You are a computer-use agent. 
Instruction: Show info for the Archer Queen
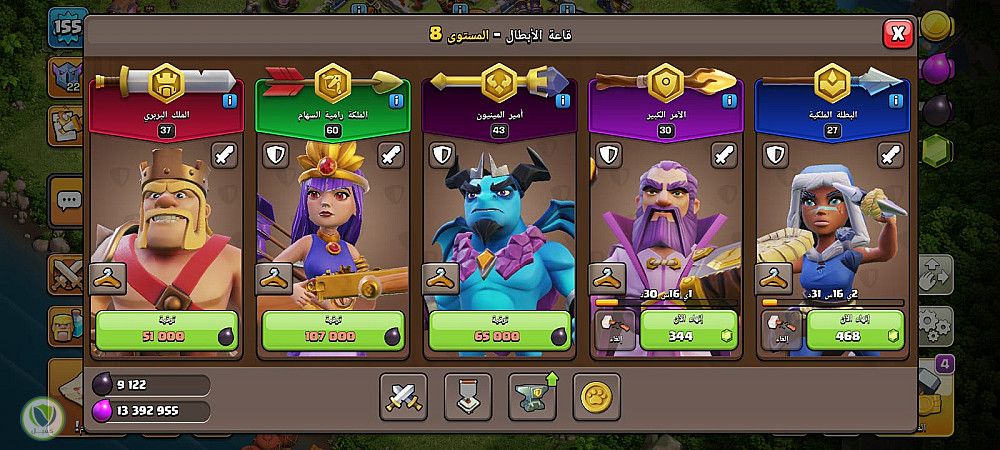tap(397, 101)
